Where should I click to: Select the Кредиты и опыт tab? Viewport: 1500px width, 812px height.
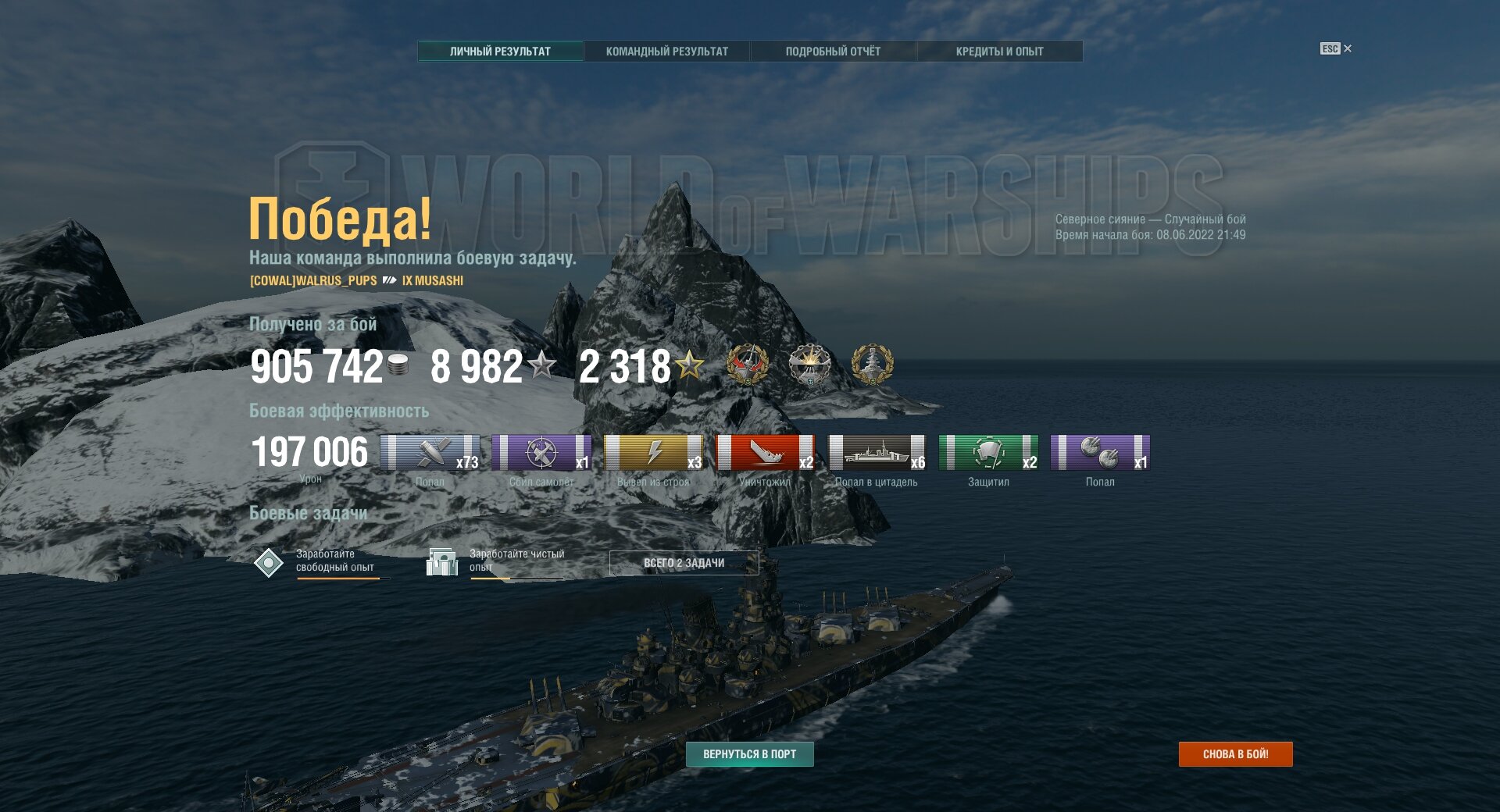[x=999, y=52]
